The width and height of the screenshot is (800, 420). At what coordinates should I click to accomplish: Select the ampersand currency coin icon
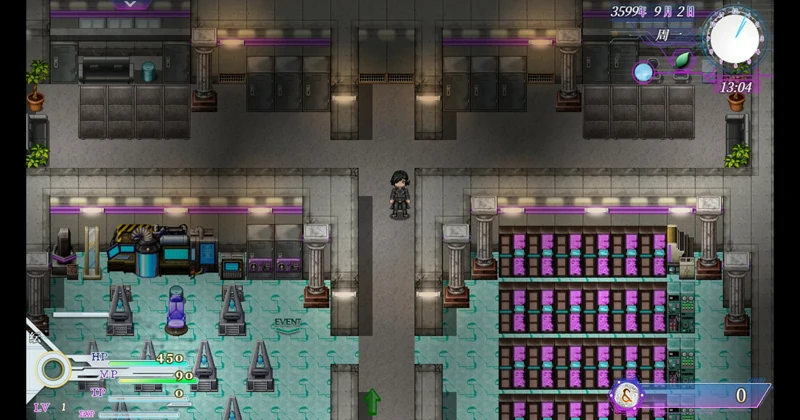[x=628, y=395]
